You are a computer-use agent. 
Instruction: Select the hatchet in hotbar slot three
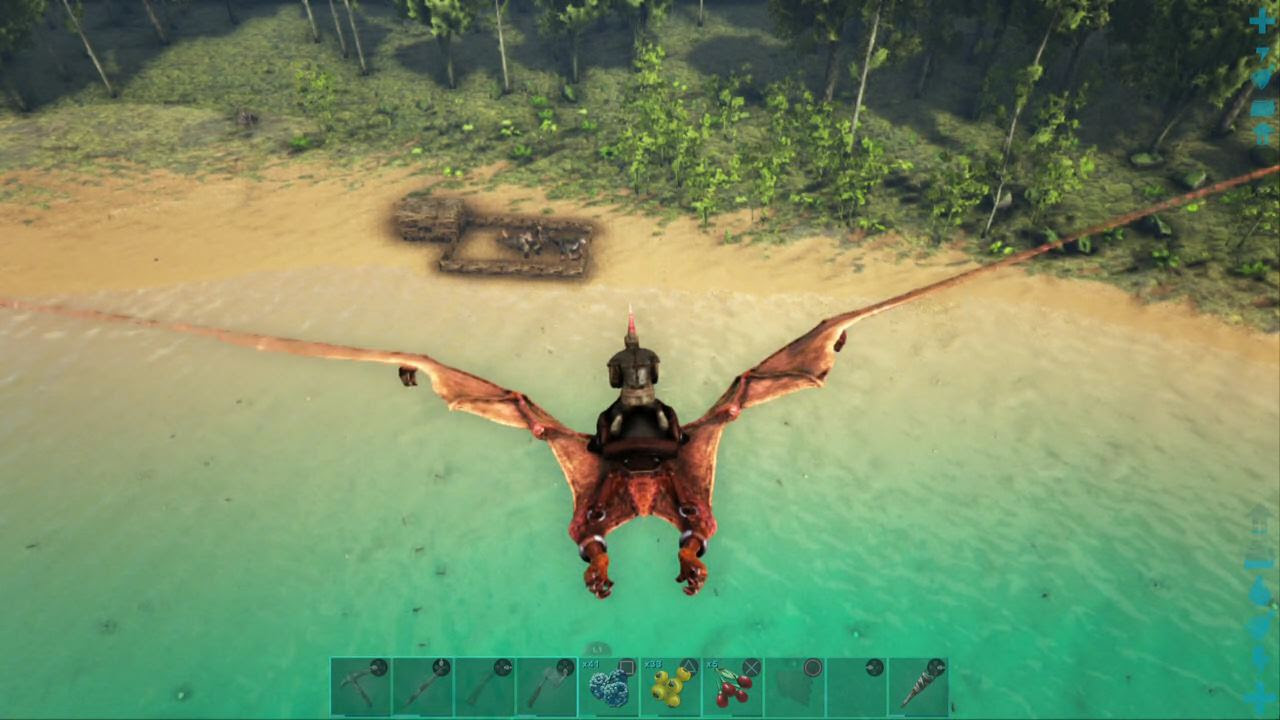(485, 685)
